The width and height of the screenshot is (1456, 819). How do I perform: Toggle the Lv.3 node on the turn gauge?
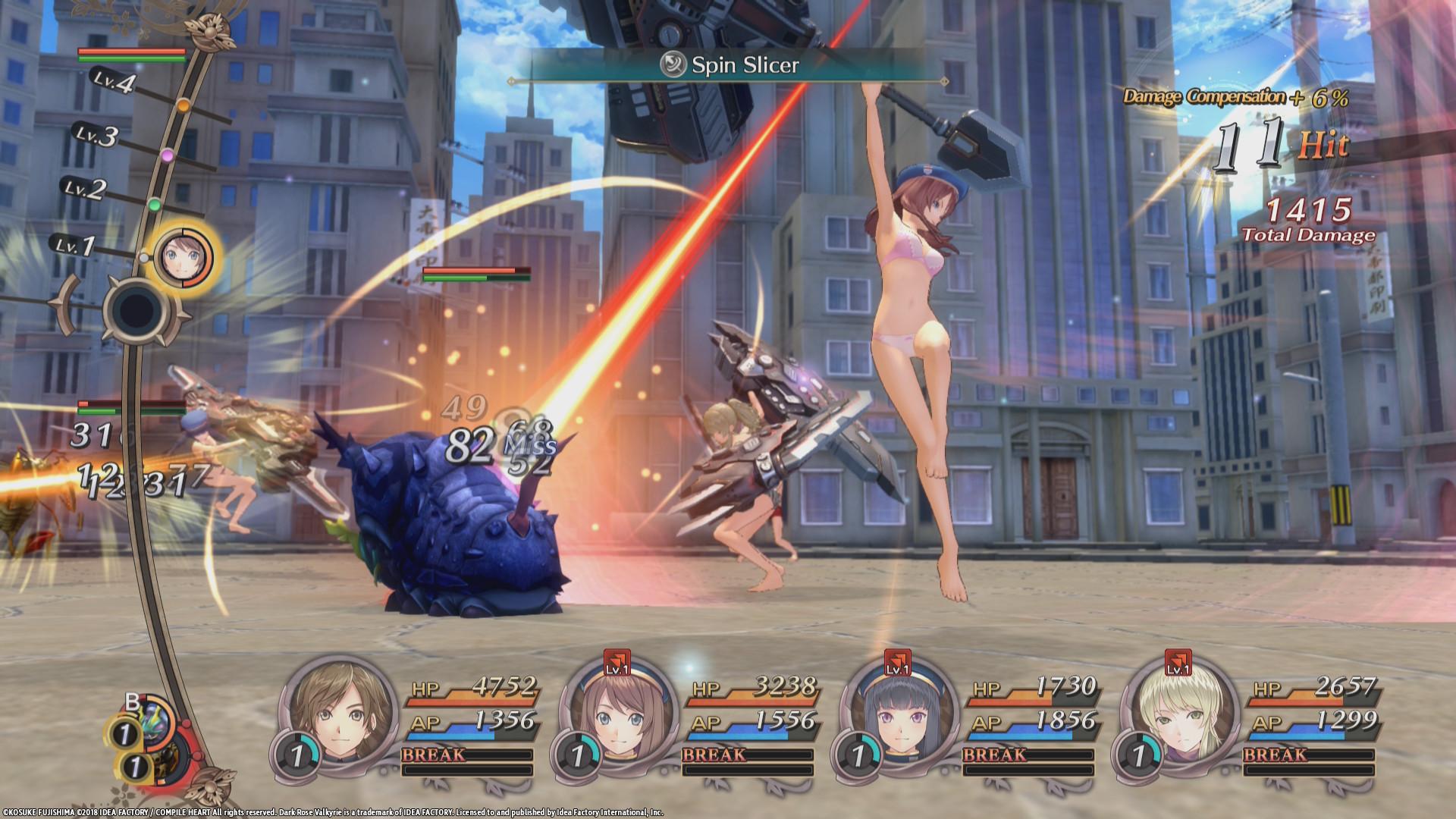point(166,156)
